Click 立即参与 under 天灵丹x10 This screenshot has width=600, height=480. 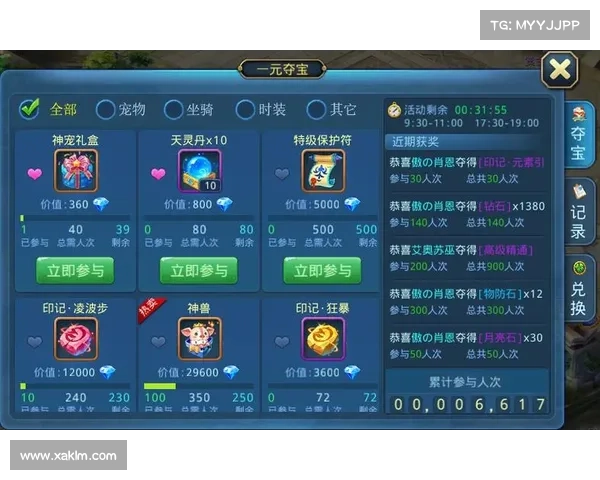(x=198, y=270)
